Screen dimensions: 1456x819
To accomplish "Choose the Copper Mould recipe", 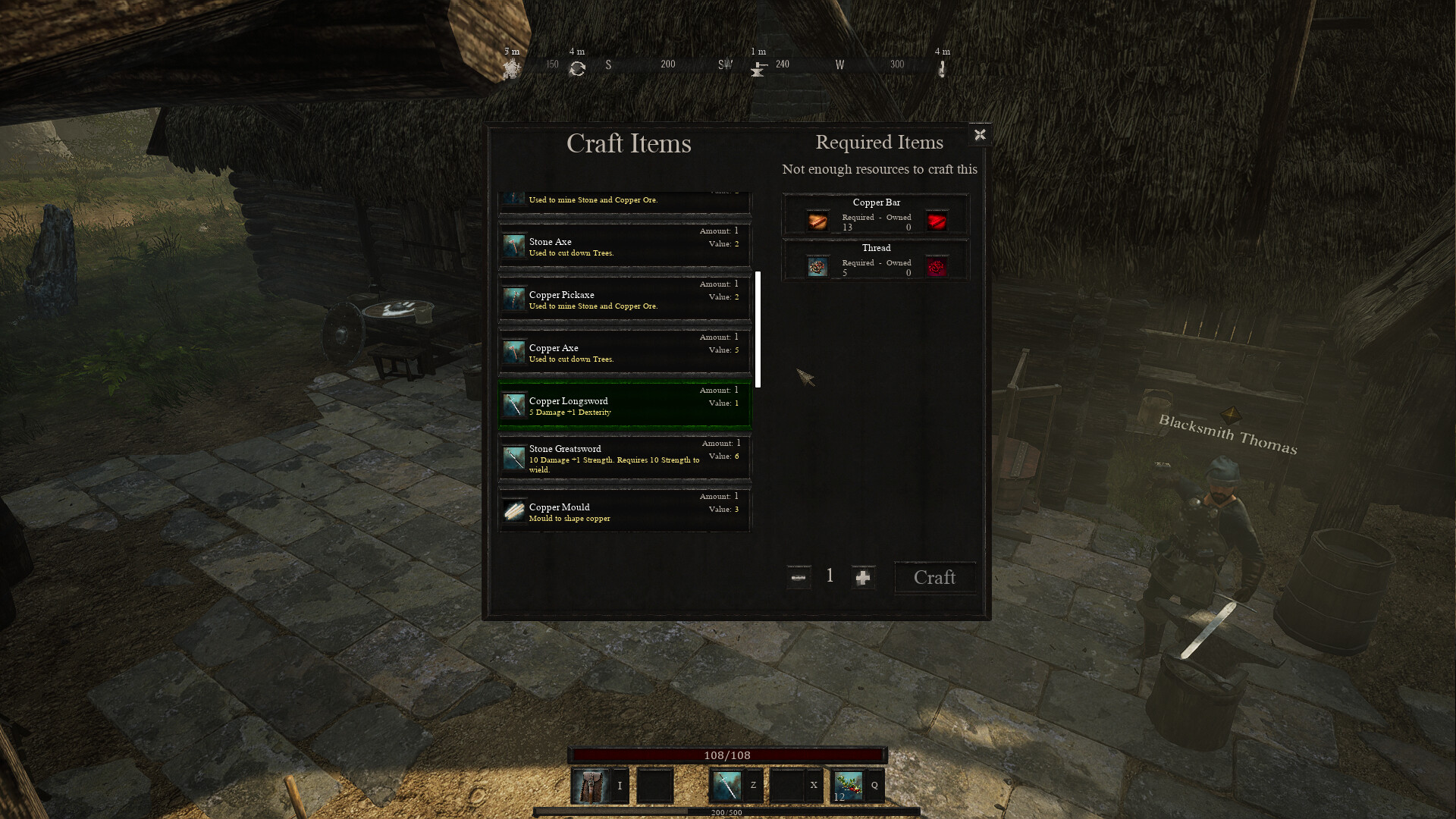I will (x=624, y=511).
